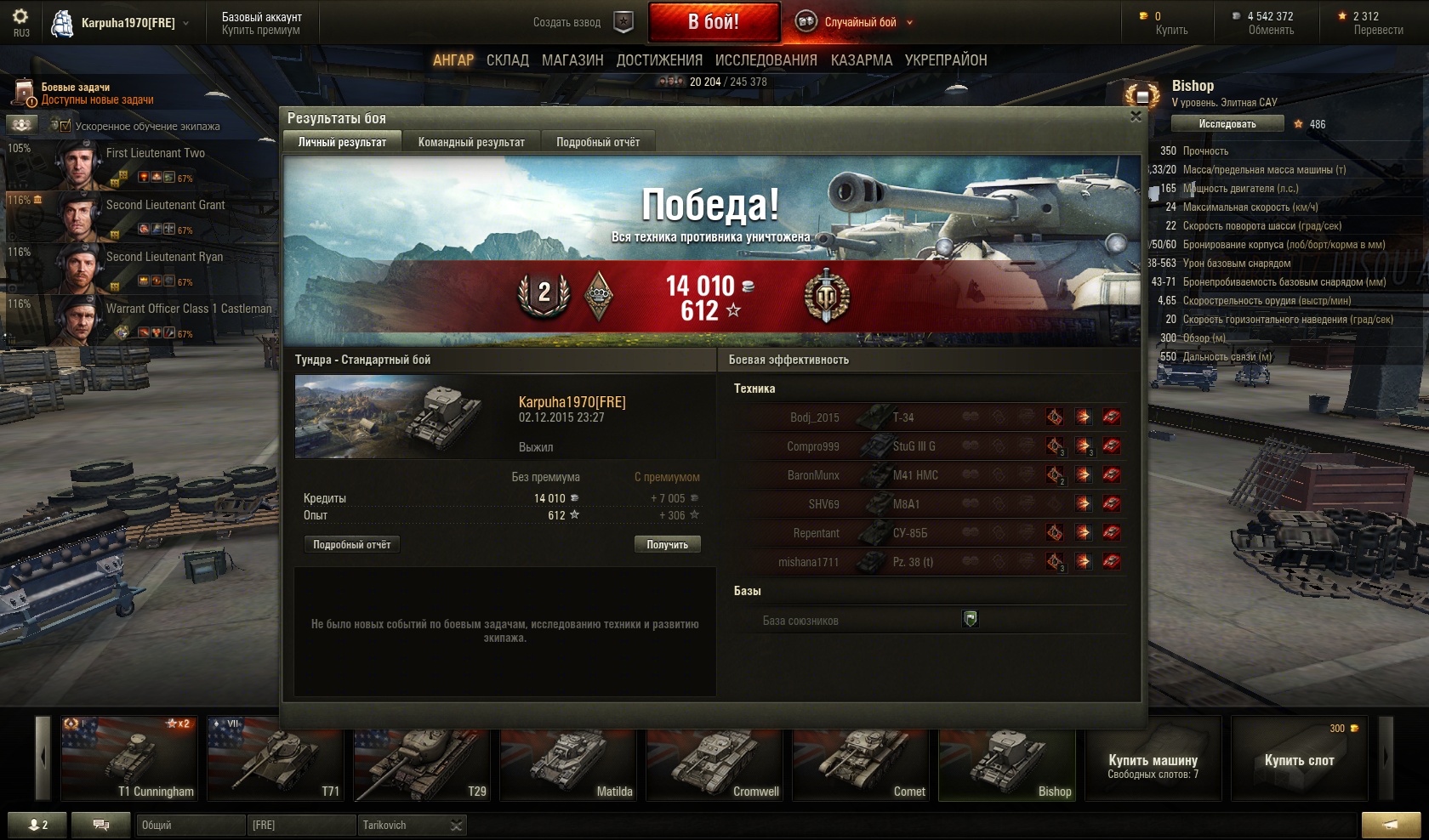Open the СКЛАД menu
The image size is (1429, 840).
click(507, 60)
